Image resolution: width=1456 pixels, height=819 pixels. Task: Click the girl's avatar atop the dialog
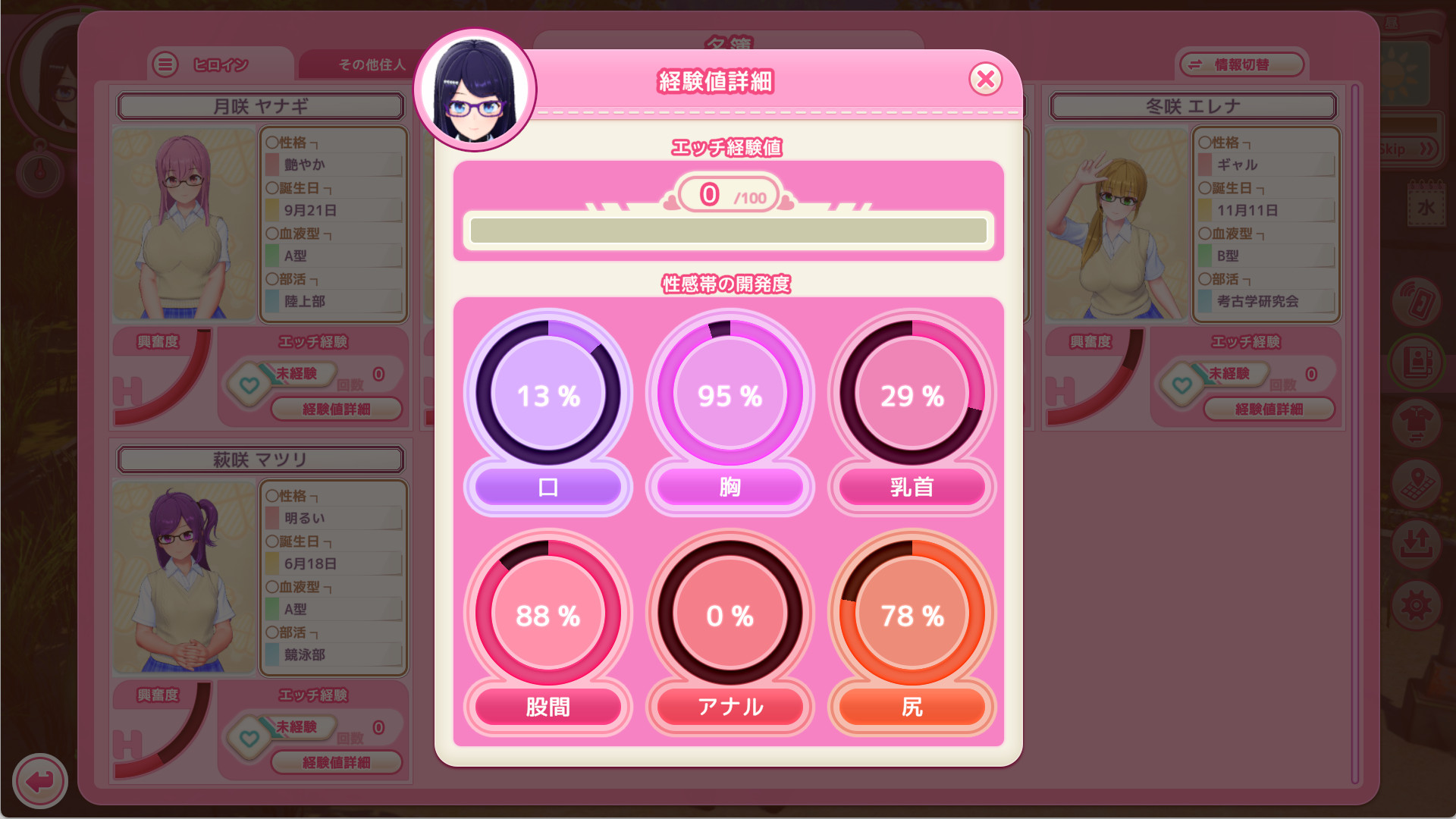475,89
